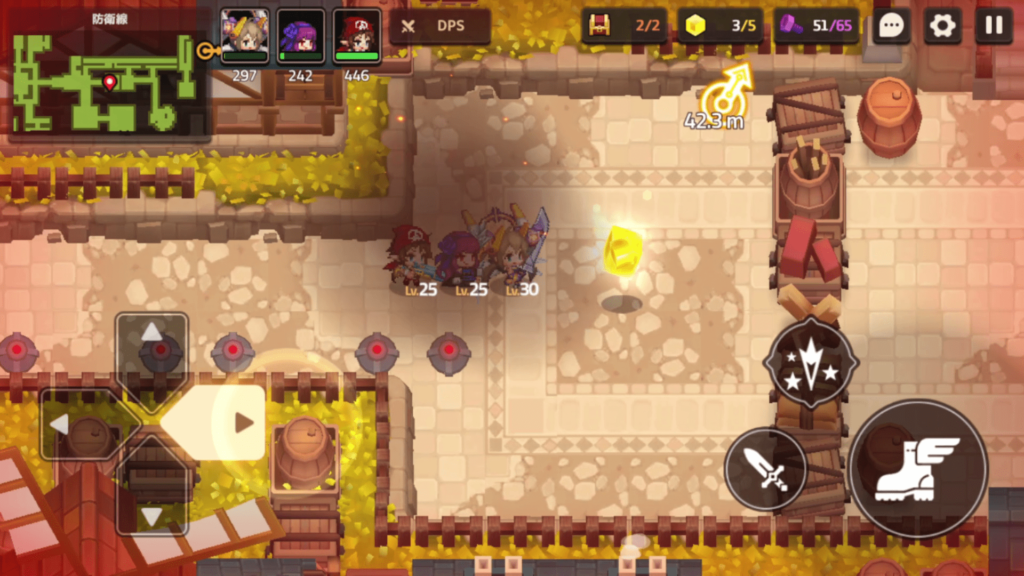Screen dimensions: 1024x576
Task: Dash with the winged boot button
Action: point(918,468)
